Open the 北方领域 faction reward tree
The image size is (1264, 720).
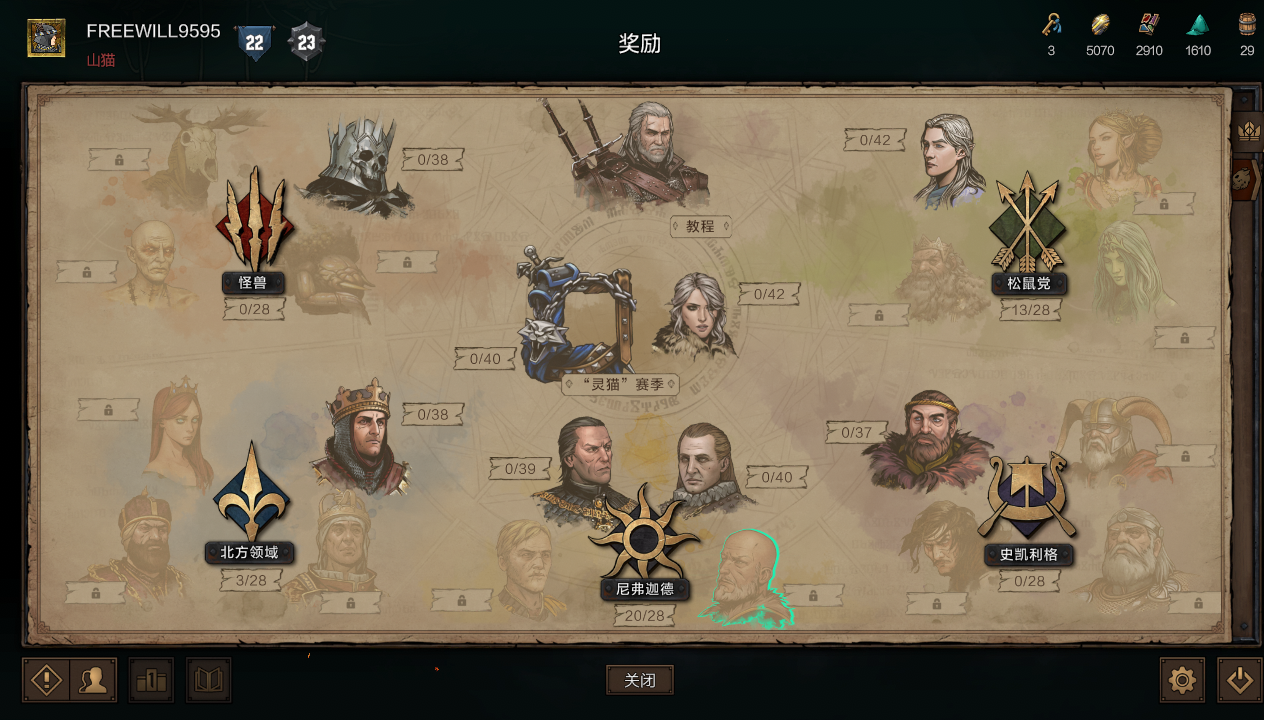250,495
